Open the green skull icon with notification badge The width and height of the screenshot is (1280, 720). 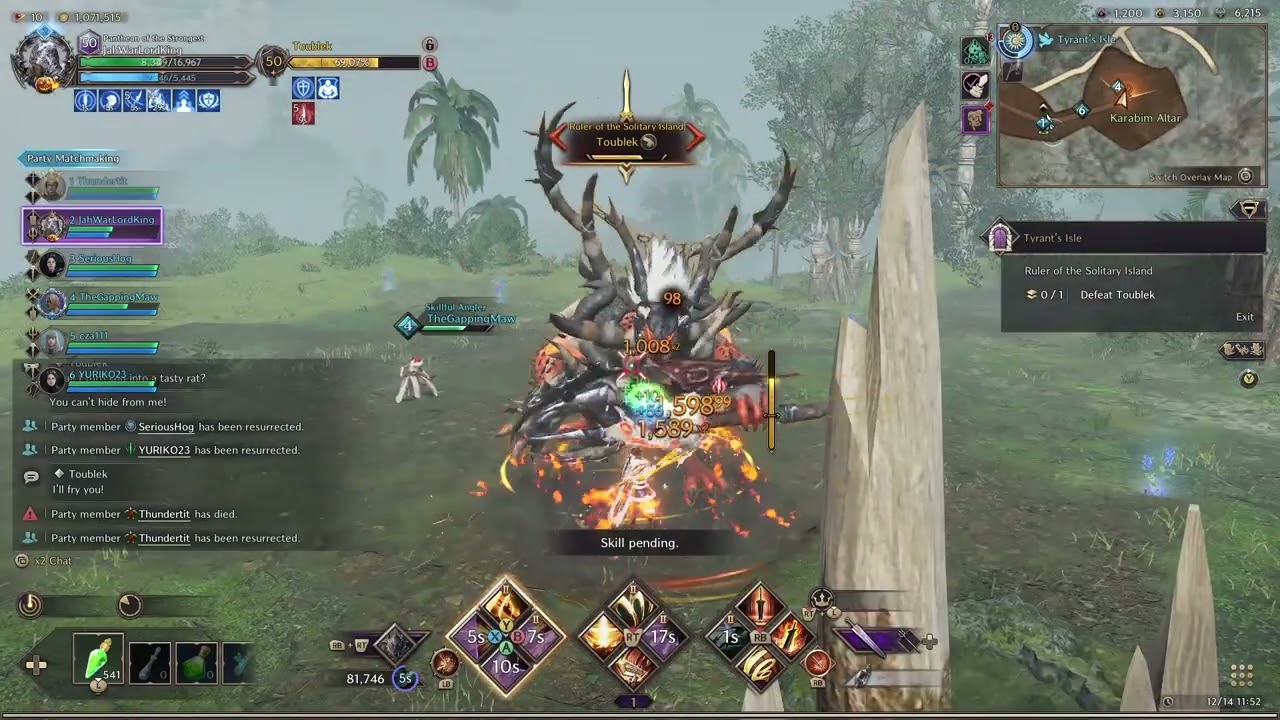point(976,51)
